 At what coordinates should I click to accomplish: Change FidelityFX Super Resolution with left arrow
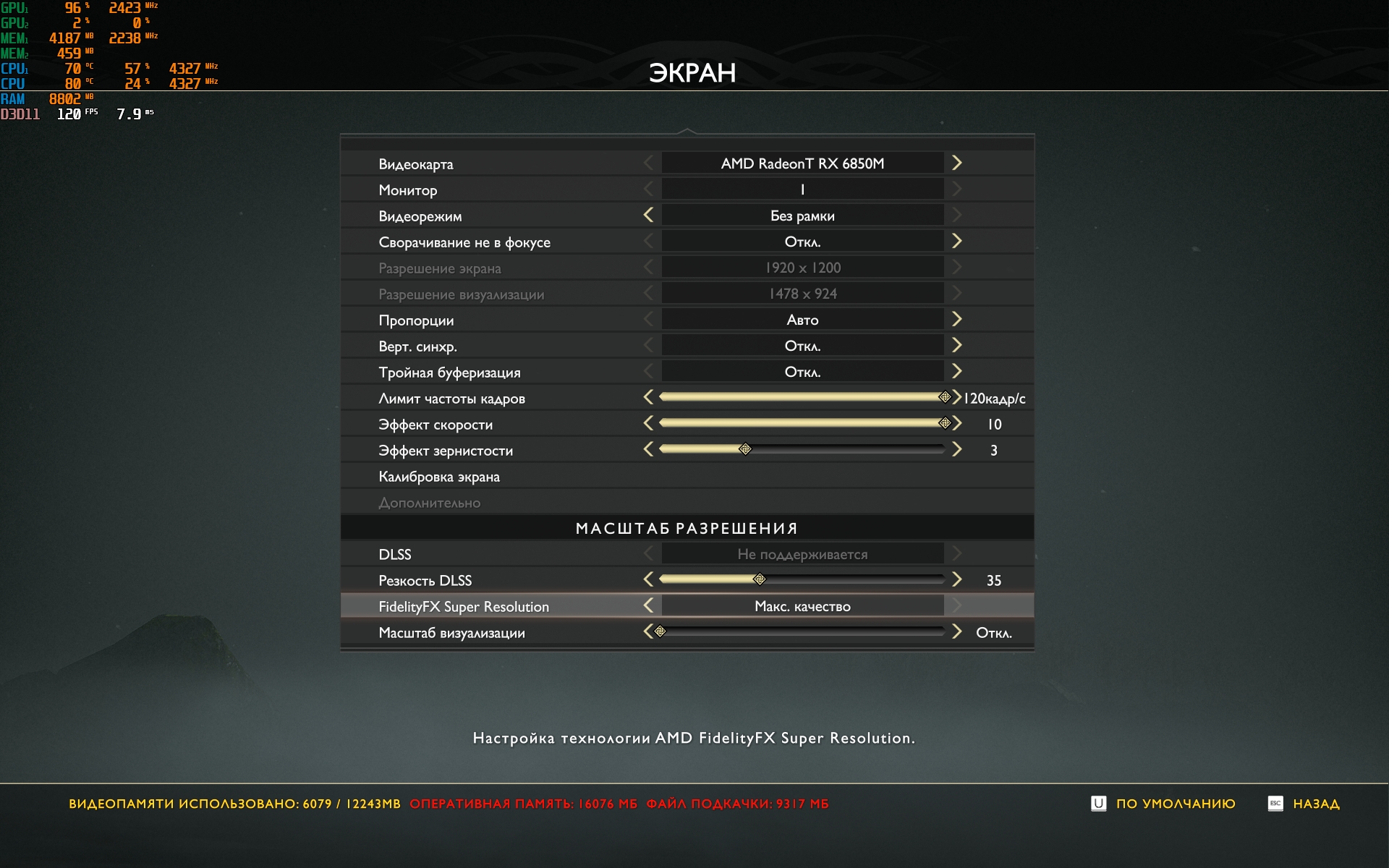(648, 606)
